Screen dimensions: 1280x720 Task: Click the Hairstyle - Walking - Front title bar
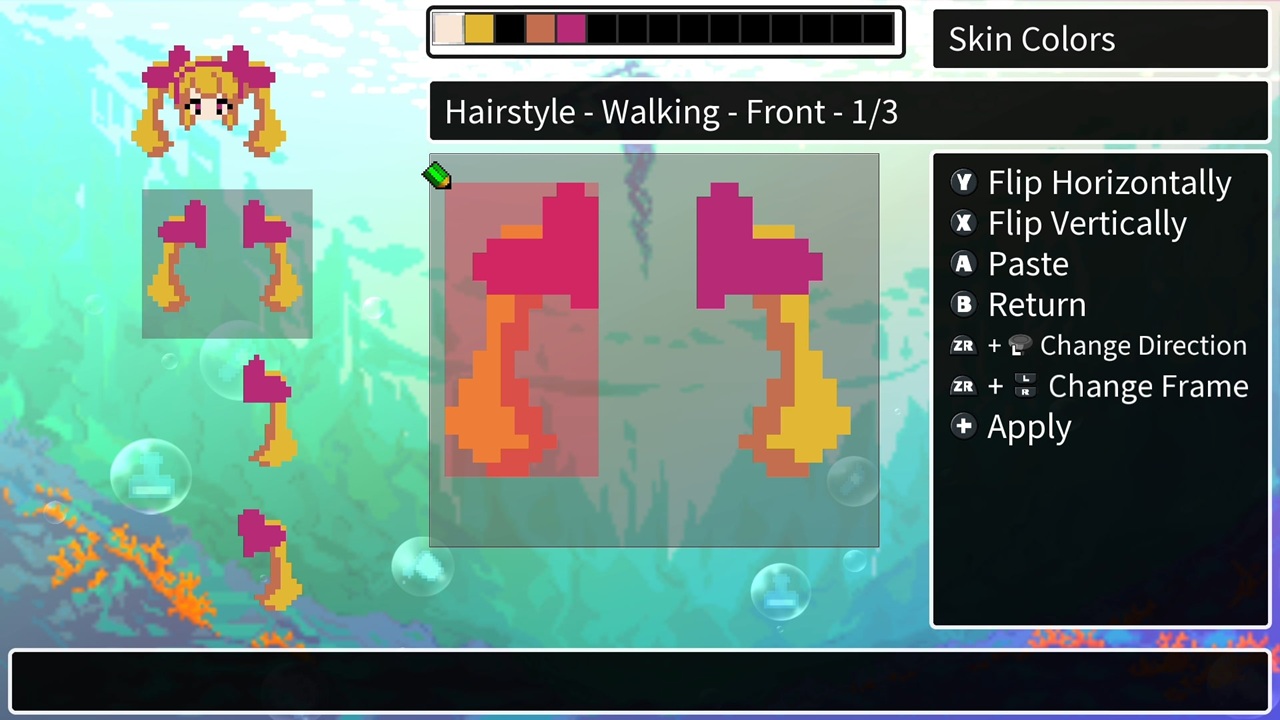point(671,111)
